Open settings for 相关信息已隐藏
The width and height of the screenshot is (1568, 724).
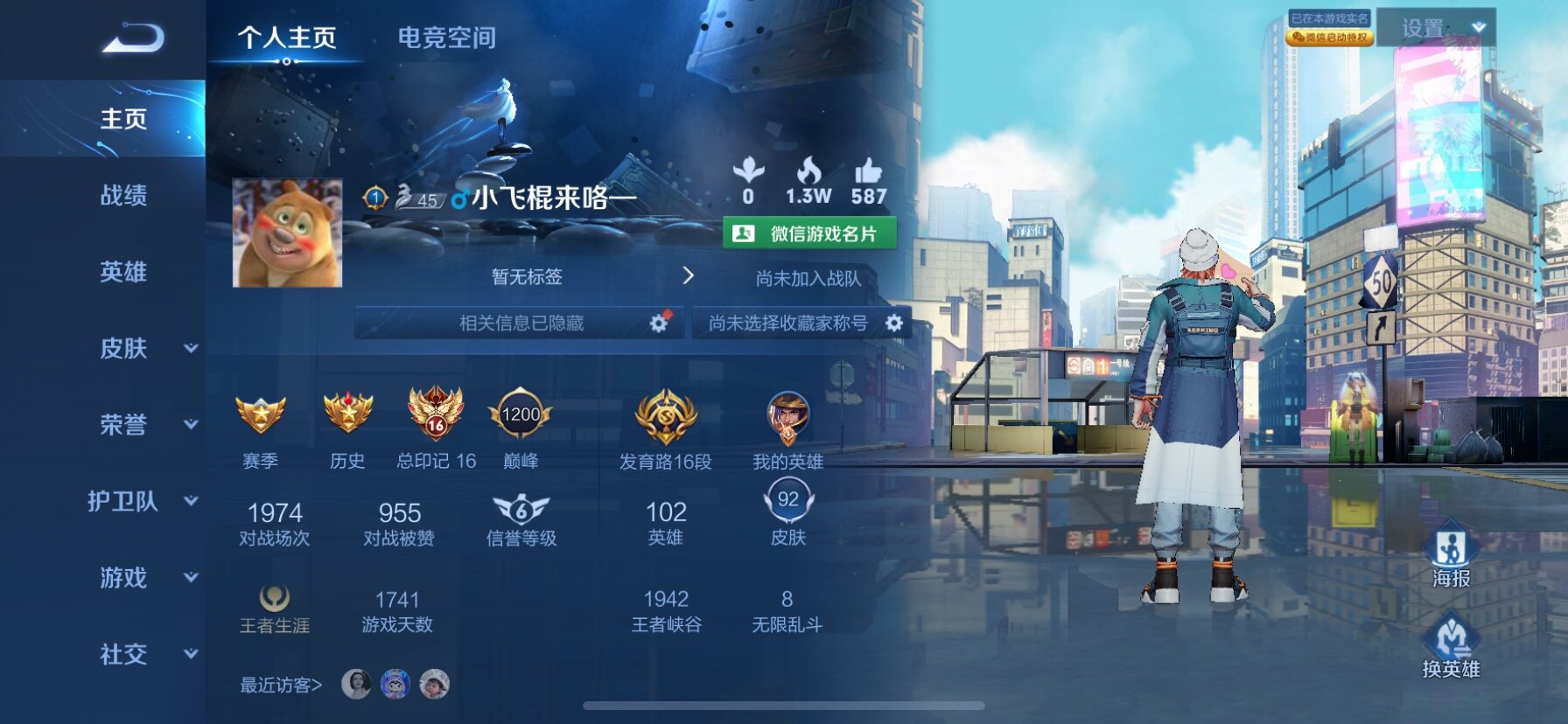tap(659, 324)
